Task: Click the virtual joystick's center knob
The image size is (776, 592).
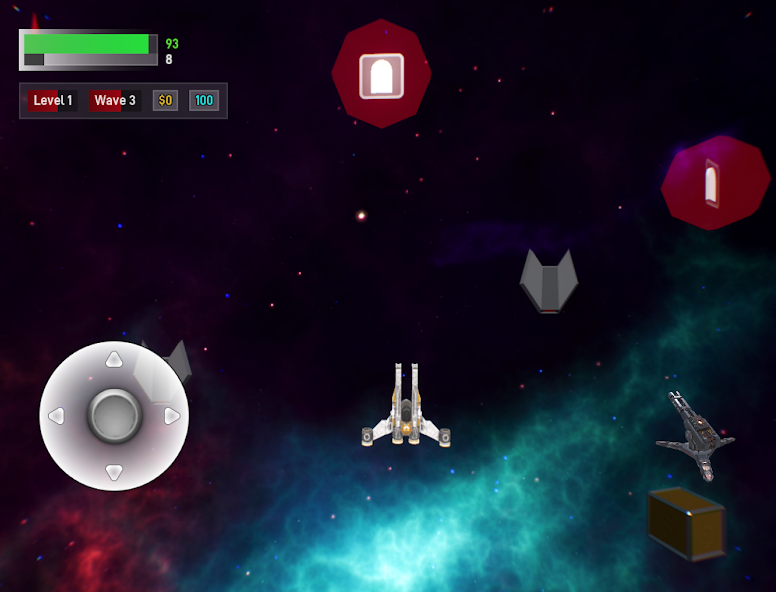Action: tap(114, 416)
